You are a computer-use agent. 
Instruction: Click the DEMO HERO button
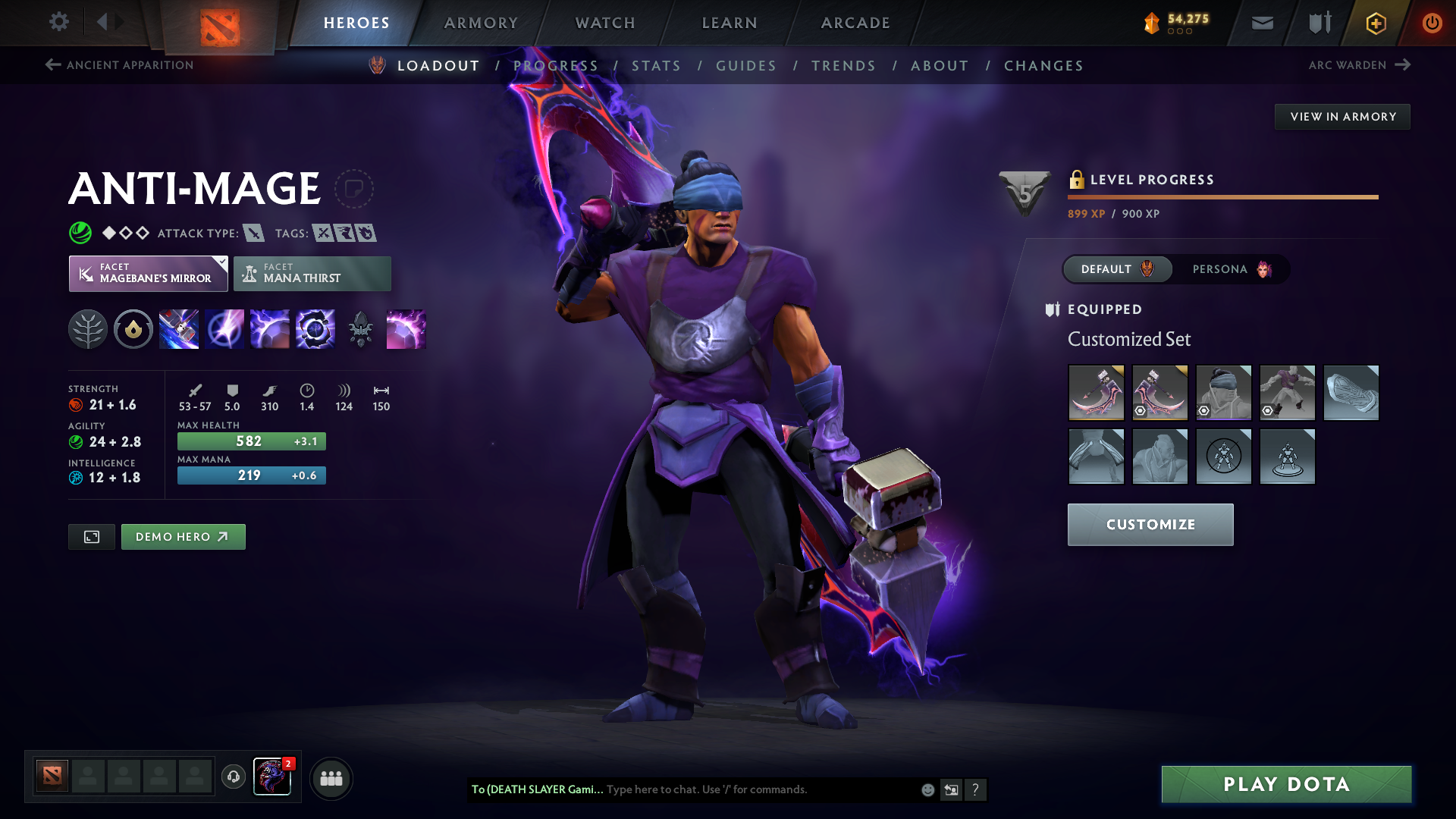(x=183, y=536)
